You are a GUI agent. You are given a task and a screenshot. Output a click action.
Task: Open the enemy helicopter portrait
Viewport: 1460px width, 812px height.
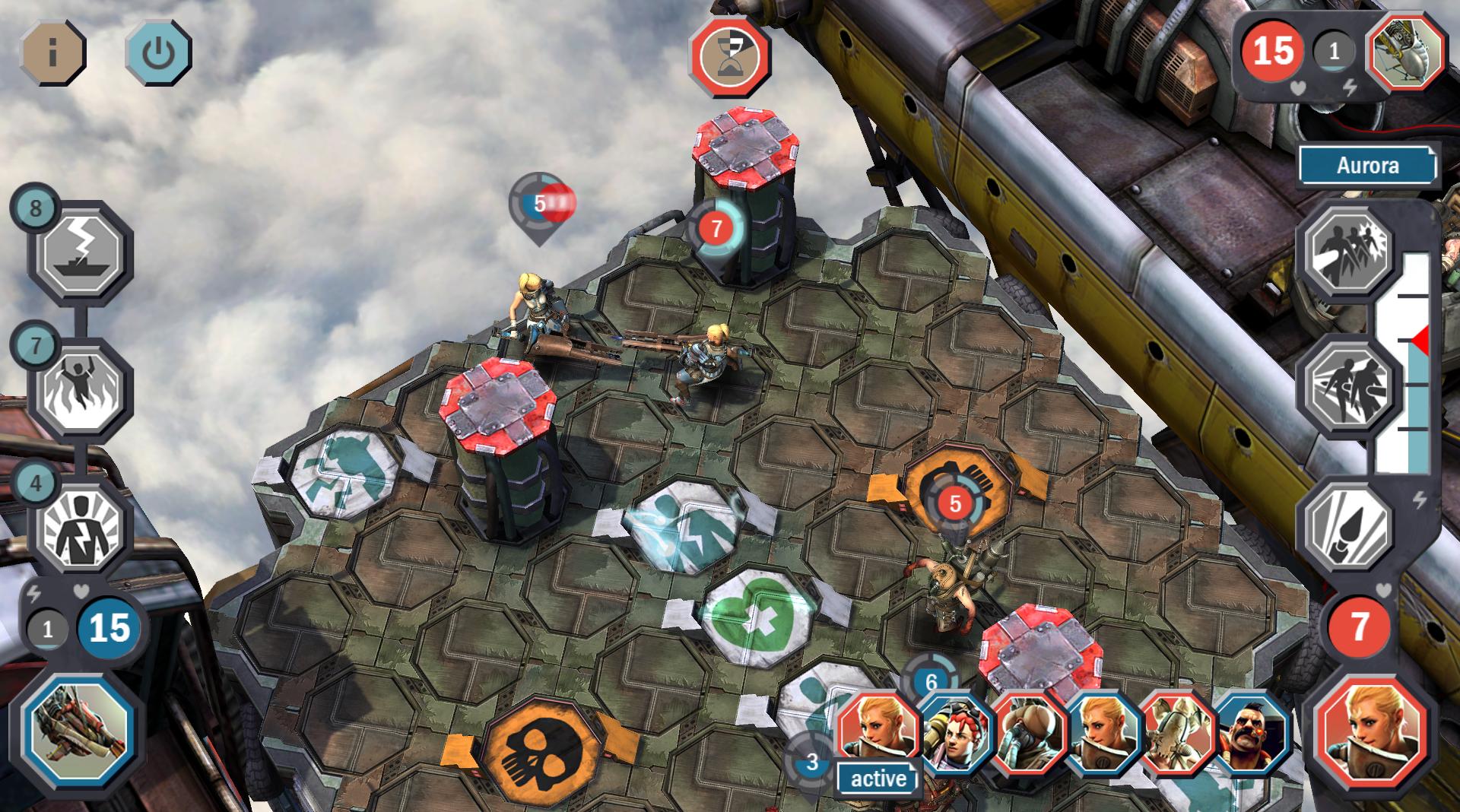1406,52
